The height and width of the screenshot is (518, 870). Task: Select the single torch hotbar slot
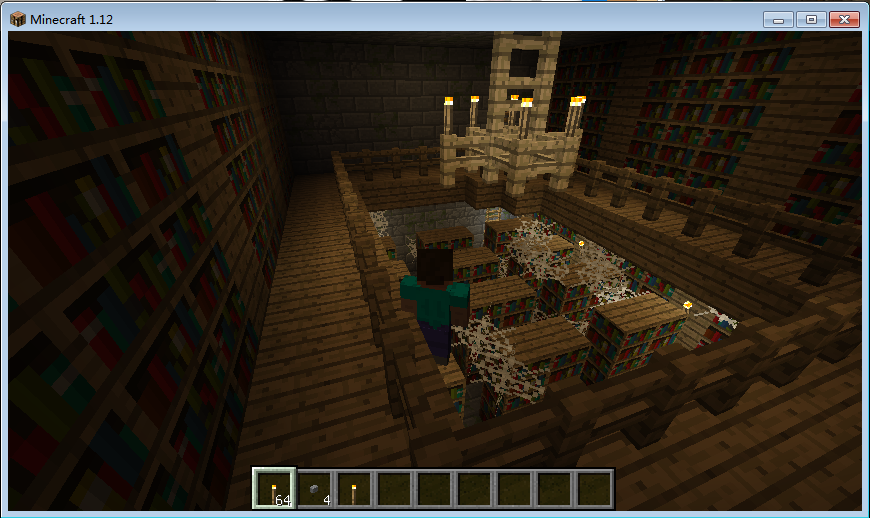pos(354,489)
